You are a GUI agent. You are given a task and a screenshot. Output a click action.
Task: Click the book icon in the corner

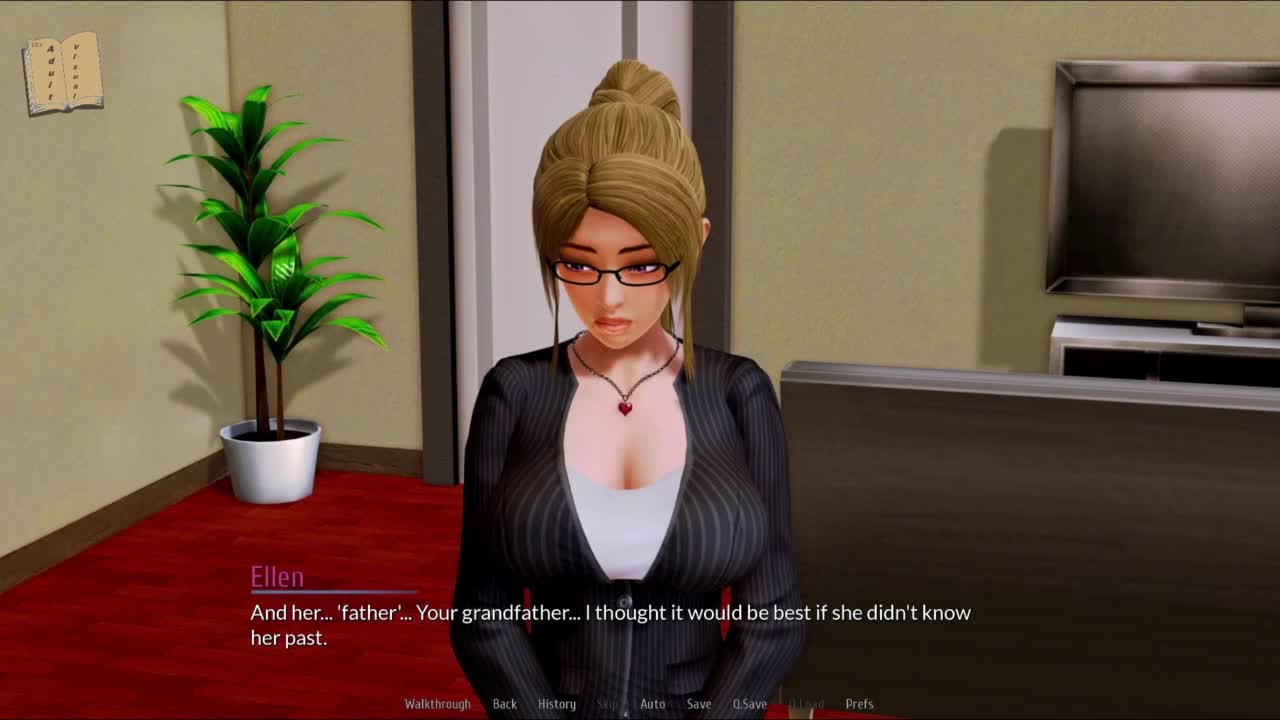point(62,73)
